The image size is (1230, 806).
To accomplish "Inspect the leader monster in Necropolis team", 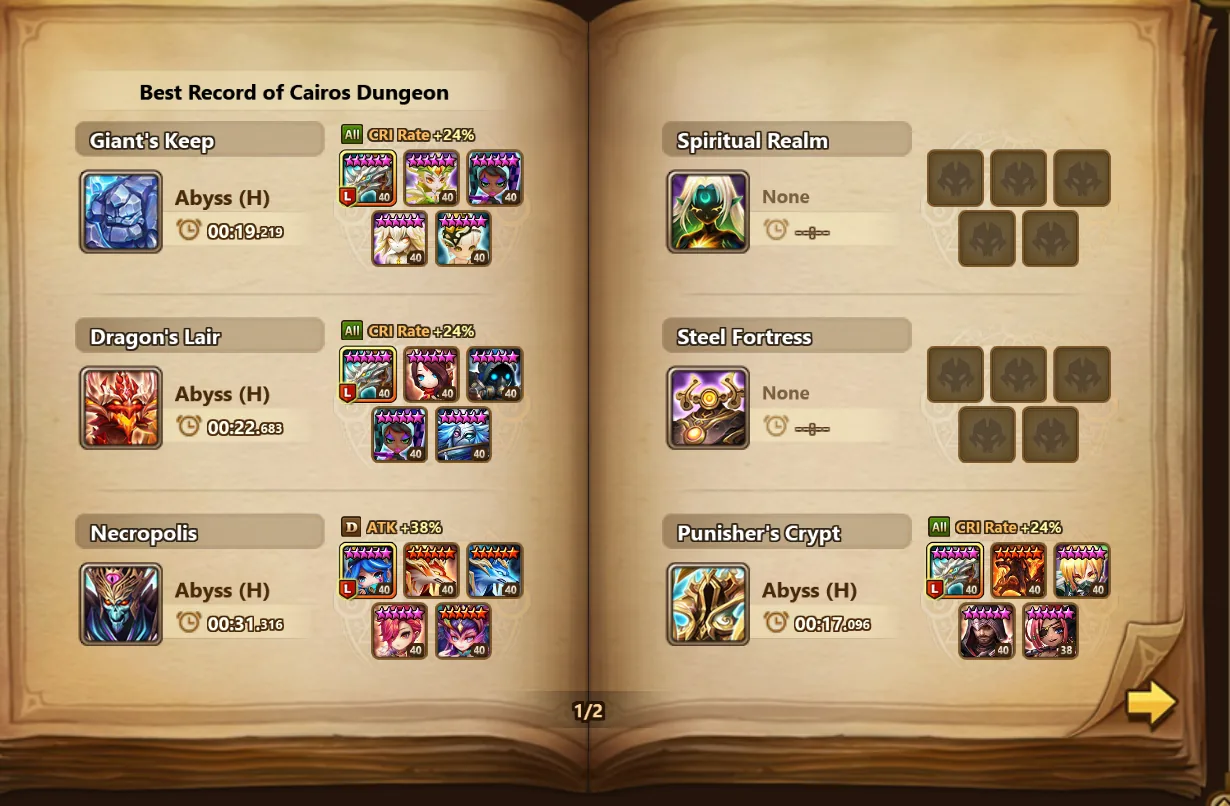I will 368,571.
